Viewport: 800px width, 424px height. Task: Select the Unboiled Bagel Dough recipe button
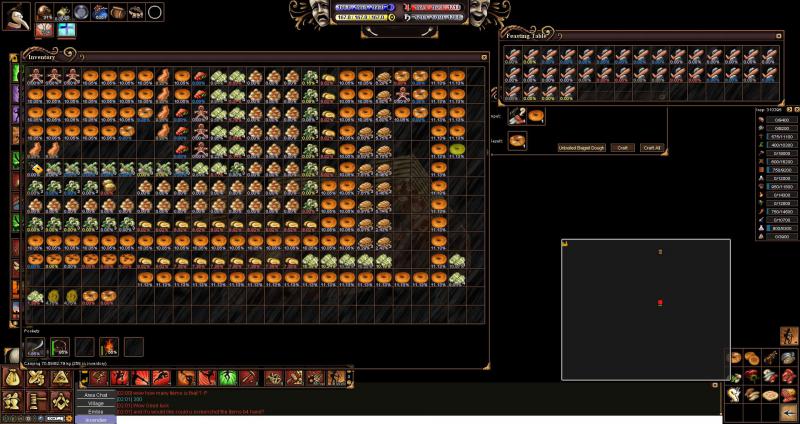[582, 147]
